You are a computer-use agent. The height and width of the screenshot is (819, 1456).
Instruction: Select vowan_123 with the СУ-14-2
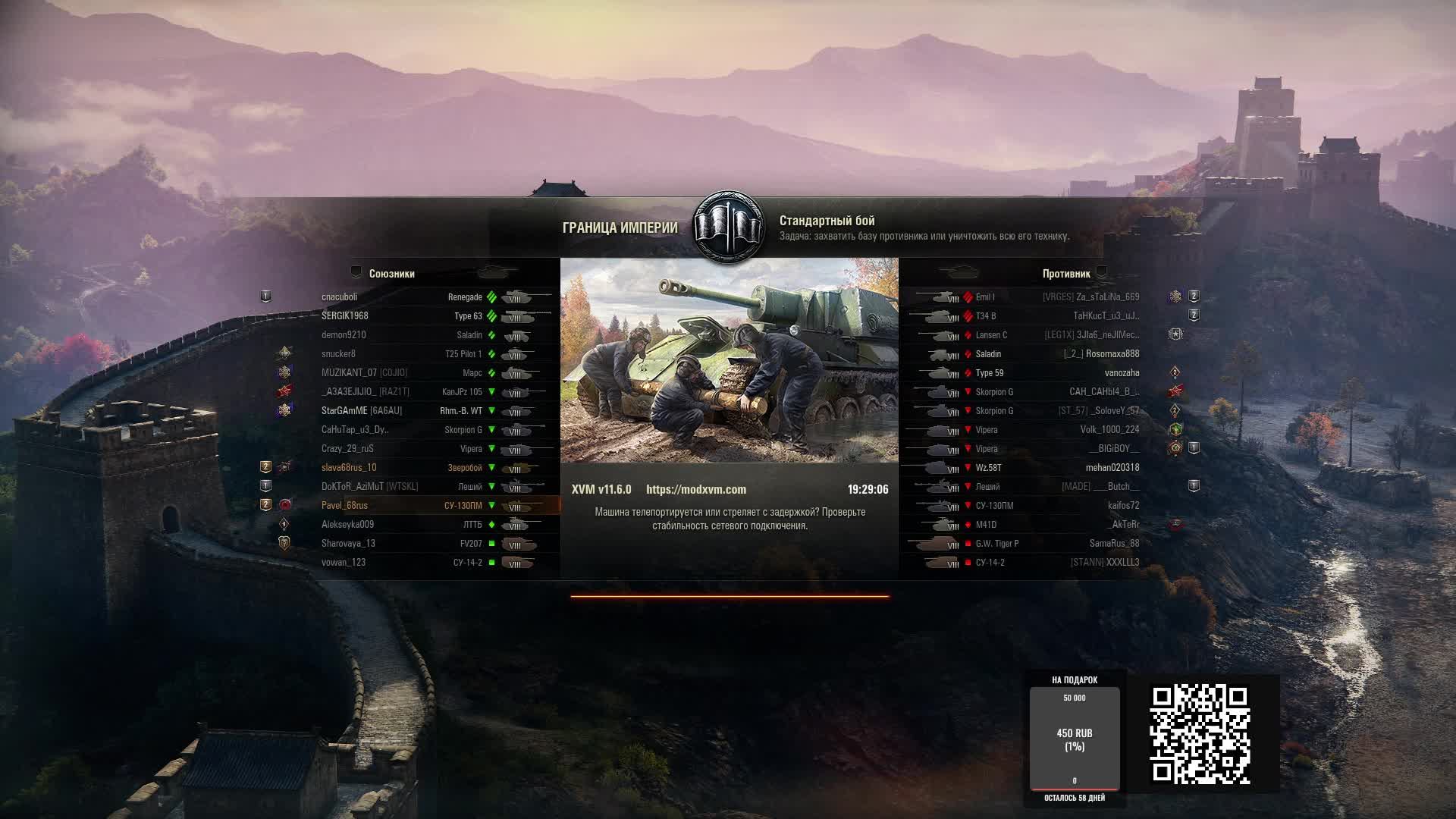point(344,563)
